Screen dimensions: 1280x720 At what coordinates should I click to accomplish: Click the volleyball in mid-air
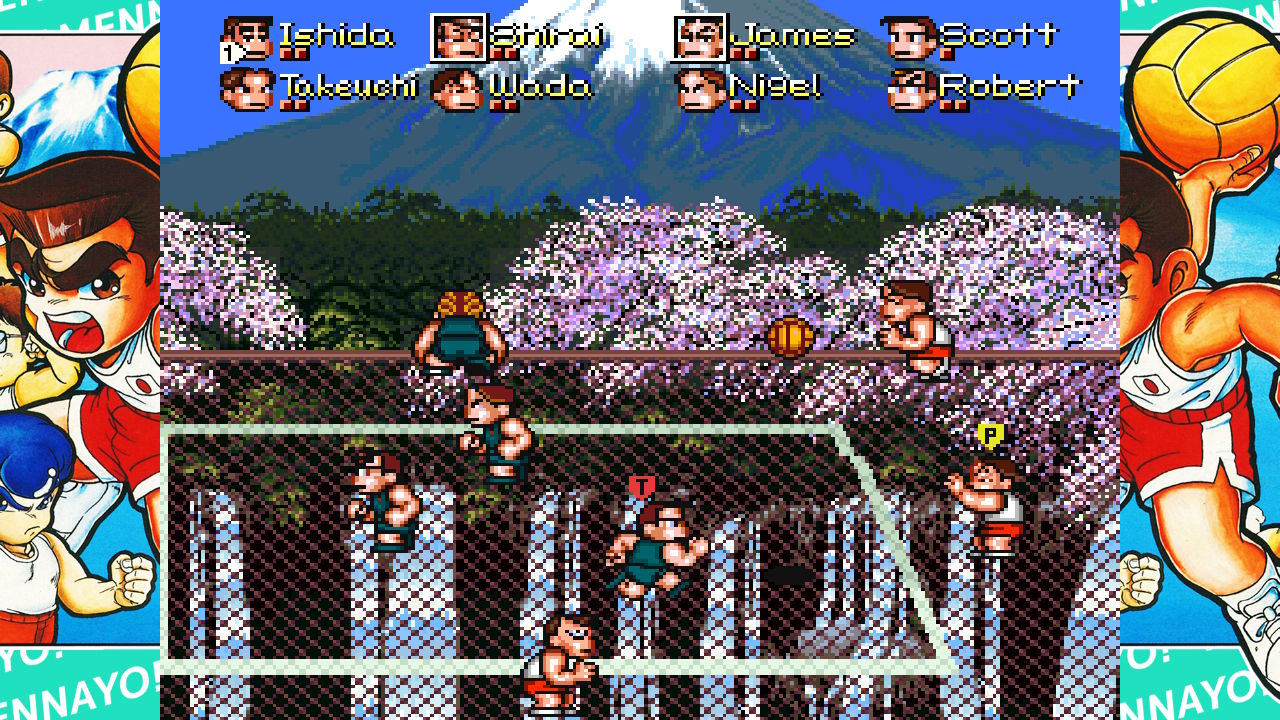[x=788, y=337]
